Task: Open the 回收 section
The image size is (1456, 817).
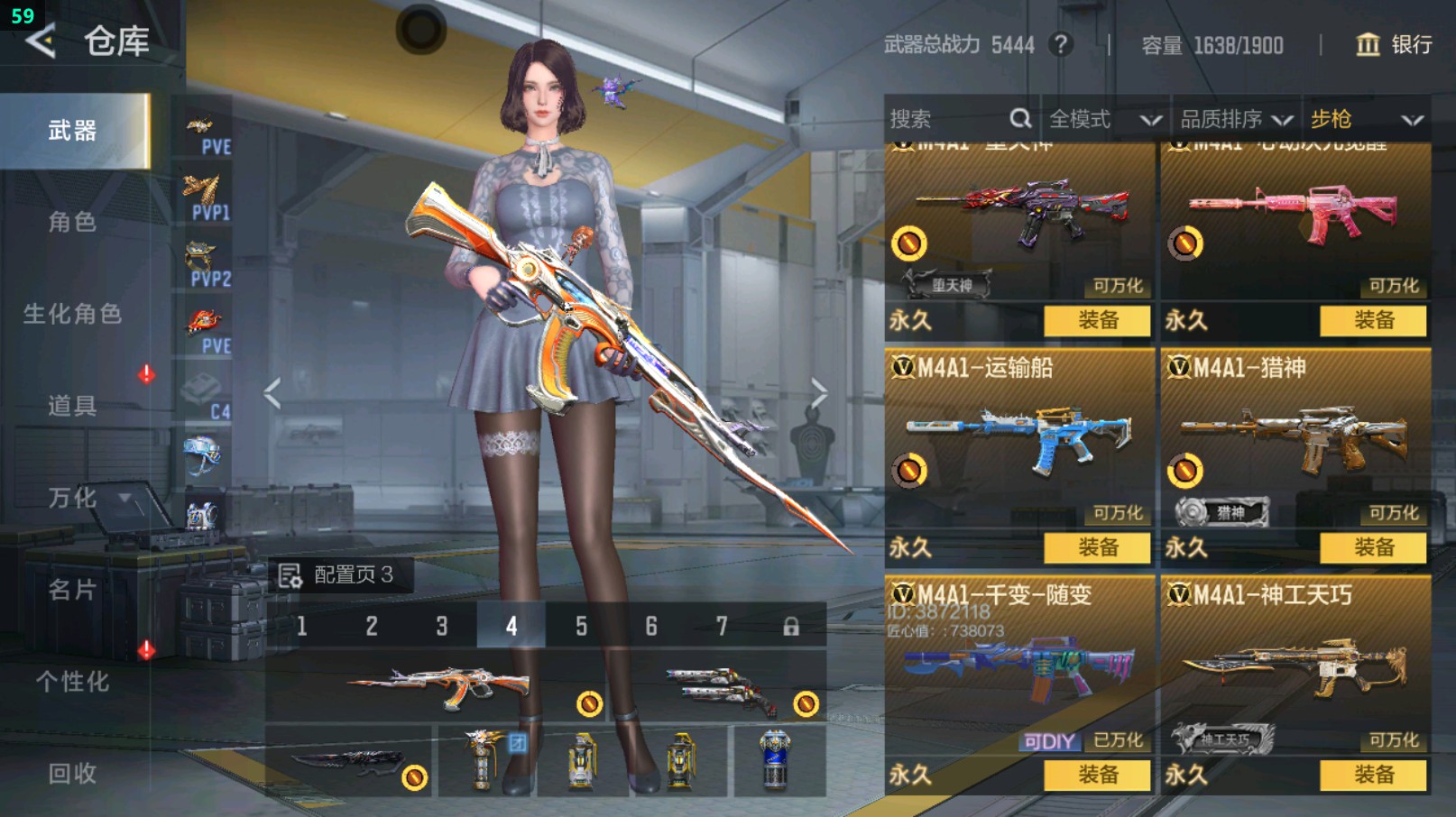Action: coord(72,773)
